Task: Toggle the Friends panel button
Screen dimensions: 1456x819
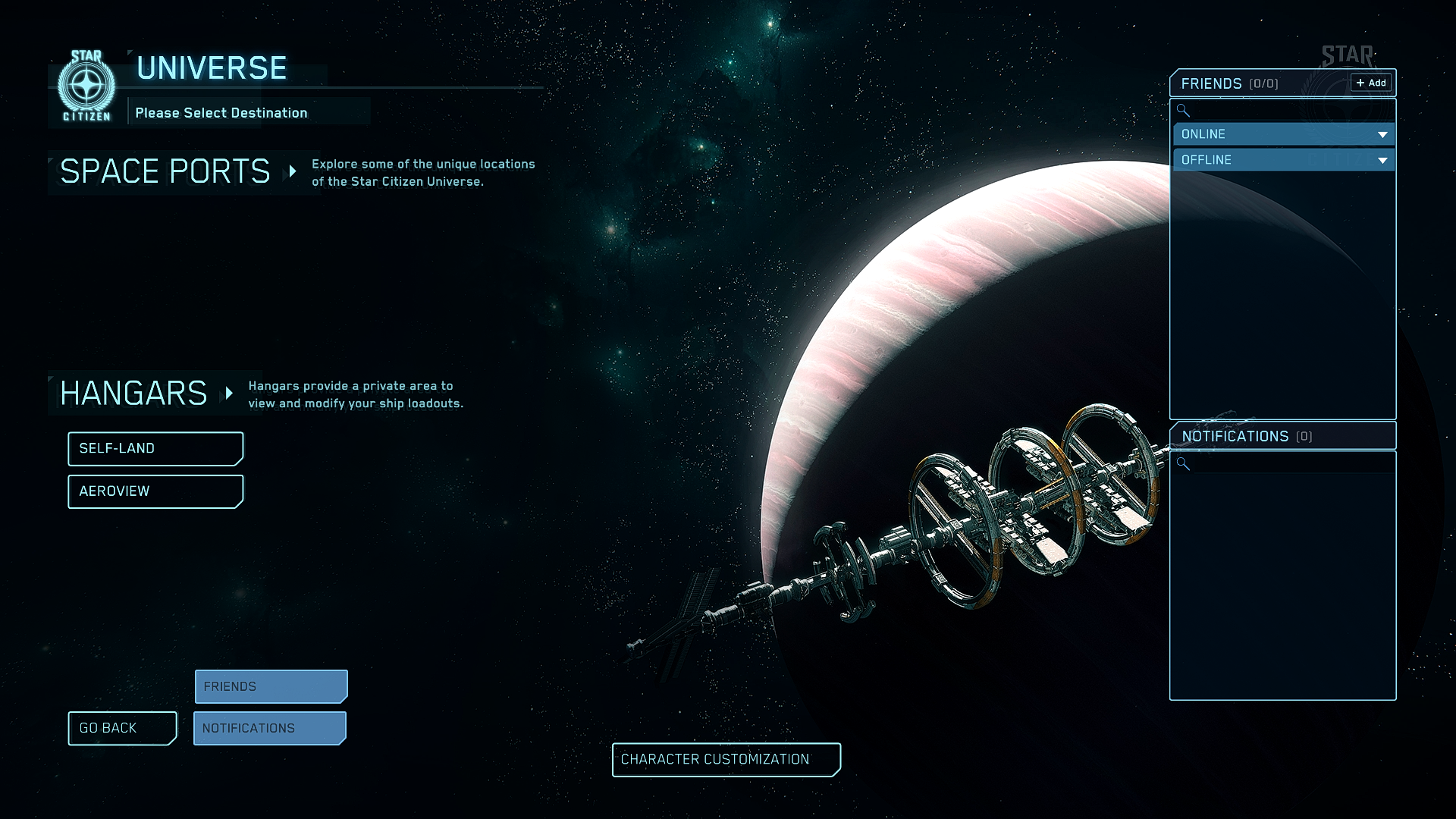Action: [x=271, y=686]
